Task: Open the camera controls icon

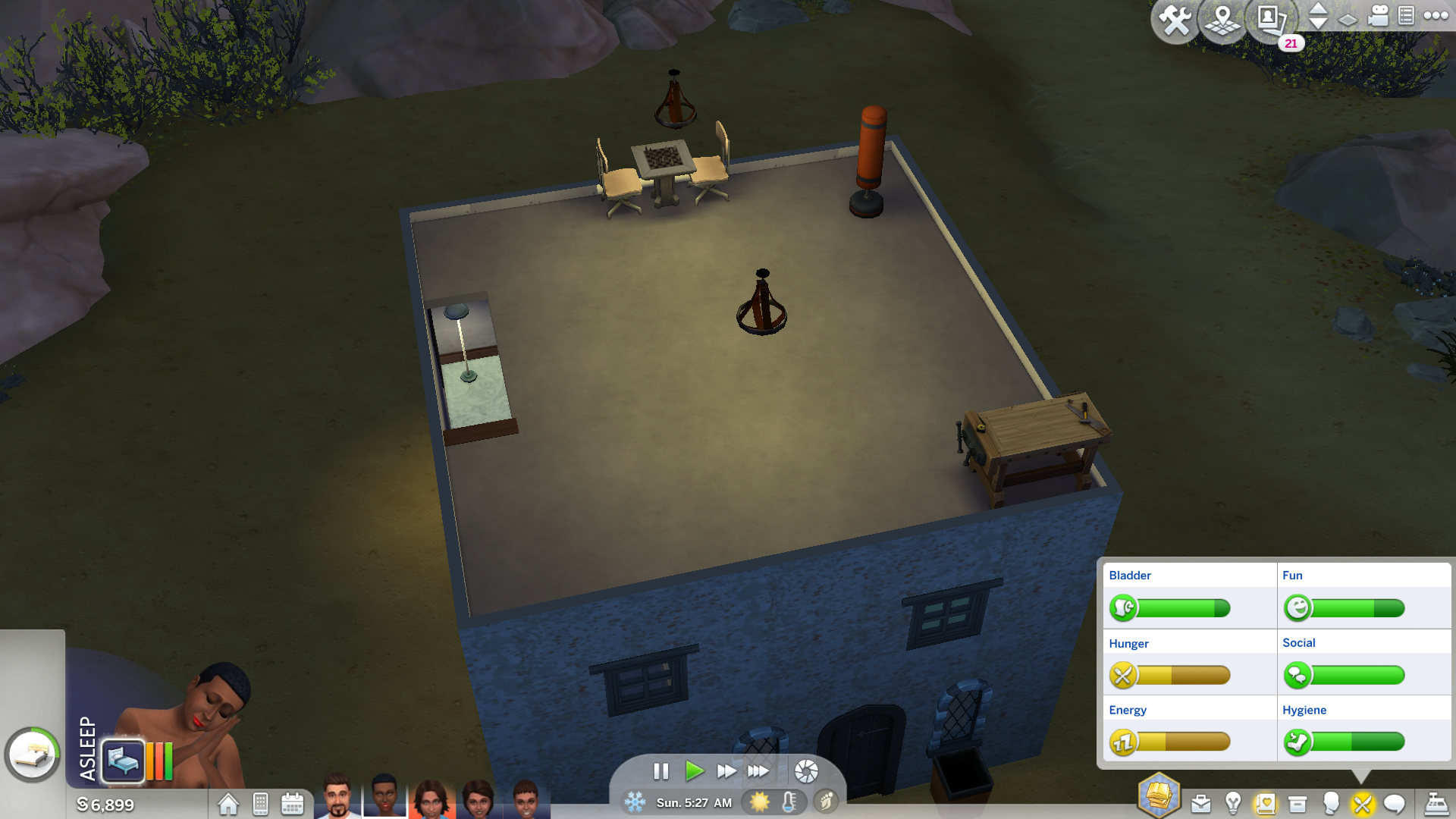Action: 1378,16
